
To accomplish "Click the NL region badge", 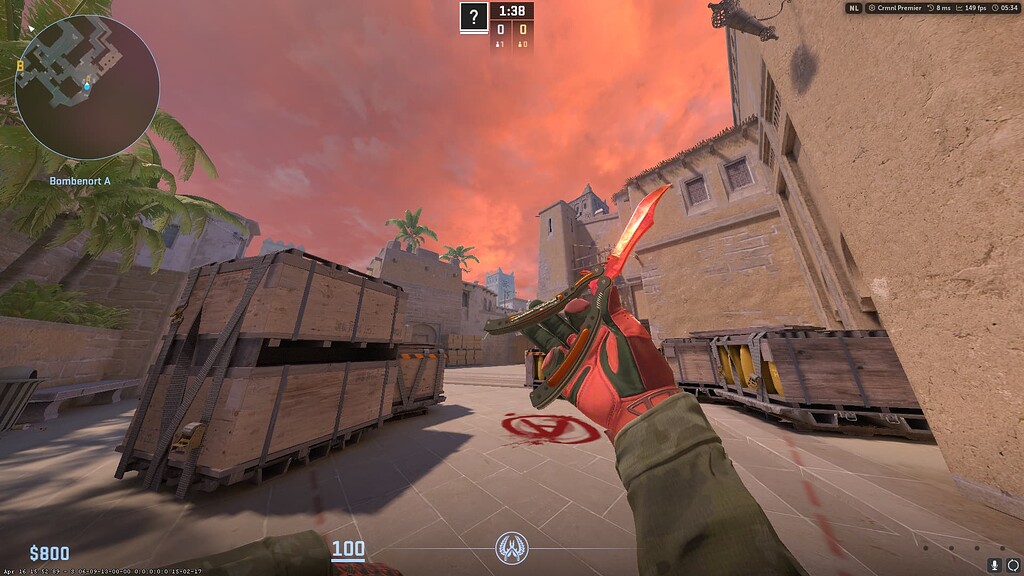I will [x=853, y=8].
